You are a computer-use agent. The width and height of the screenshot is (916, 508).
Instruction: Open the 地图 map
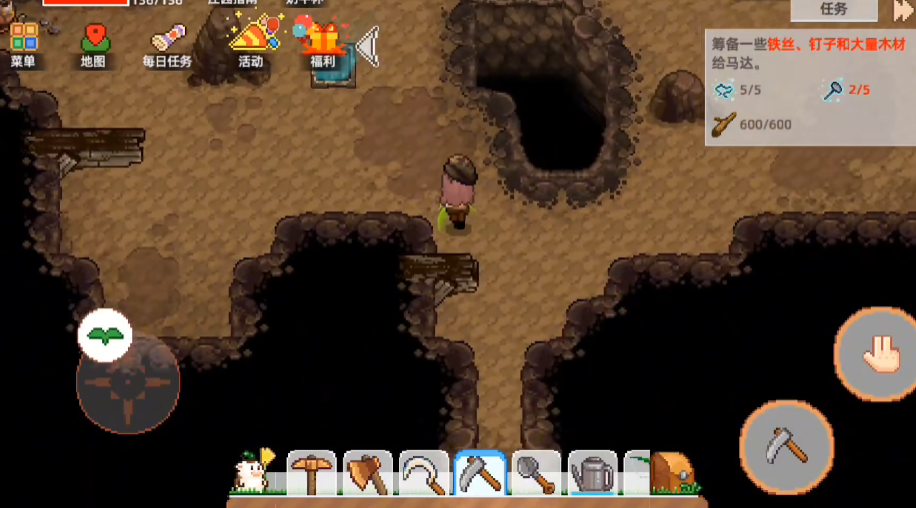click(95, 44)
